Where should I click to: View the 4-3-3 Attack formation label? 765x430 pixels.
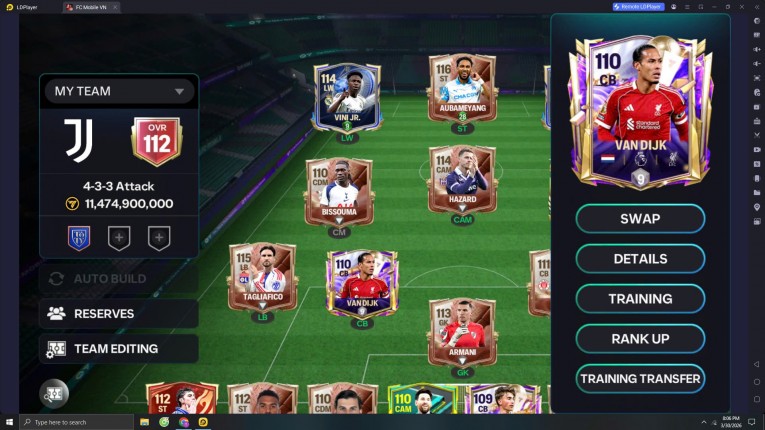[x=119, y=186]
